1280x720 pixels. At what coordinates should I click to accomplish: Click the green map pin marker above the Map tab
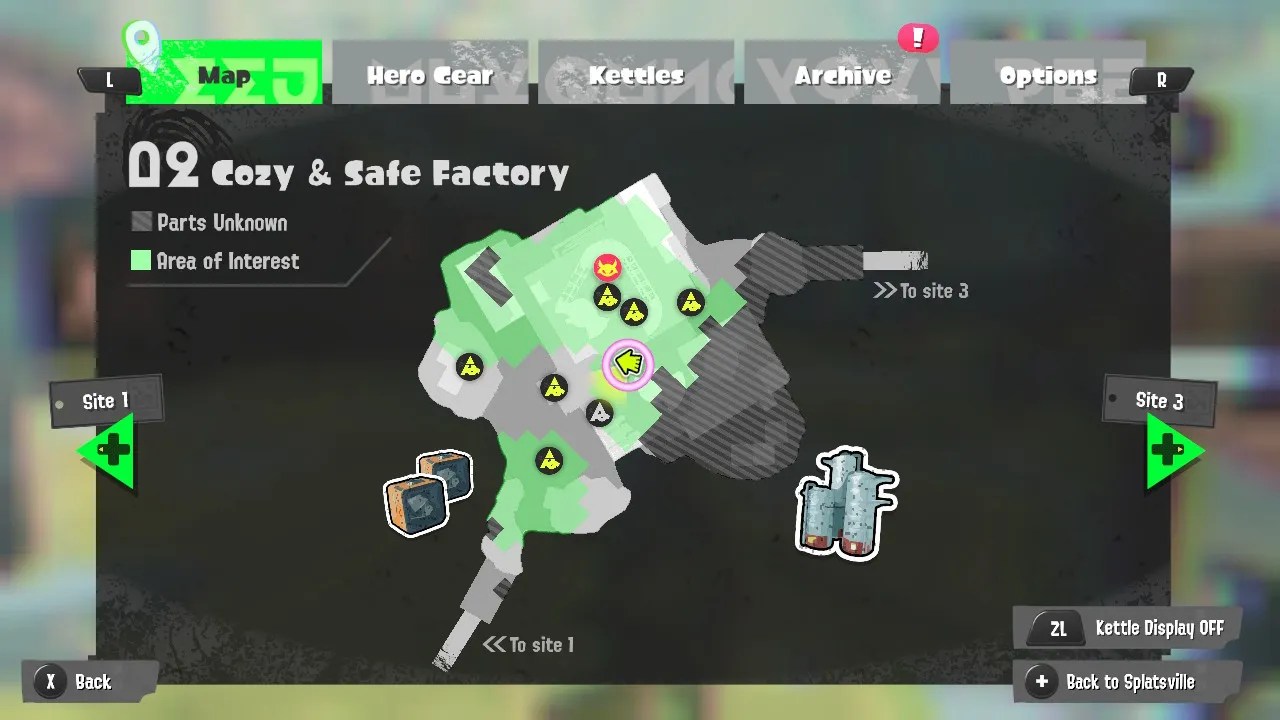pos(142,40)
